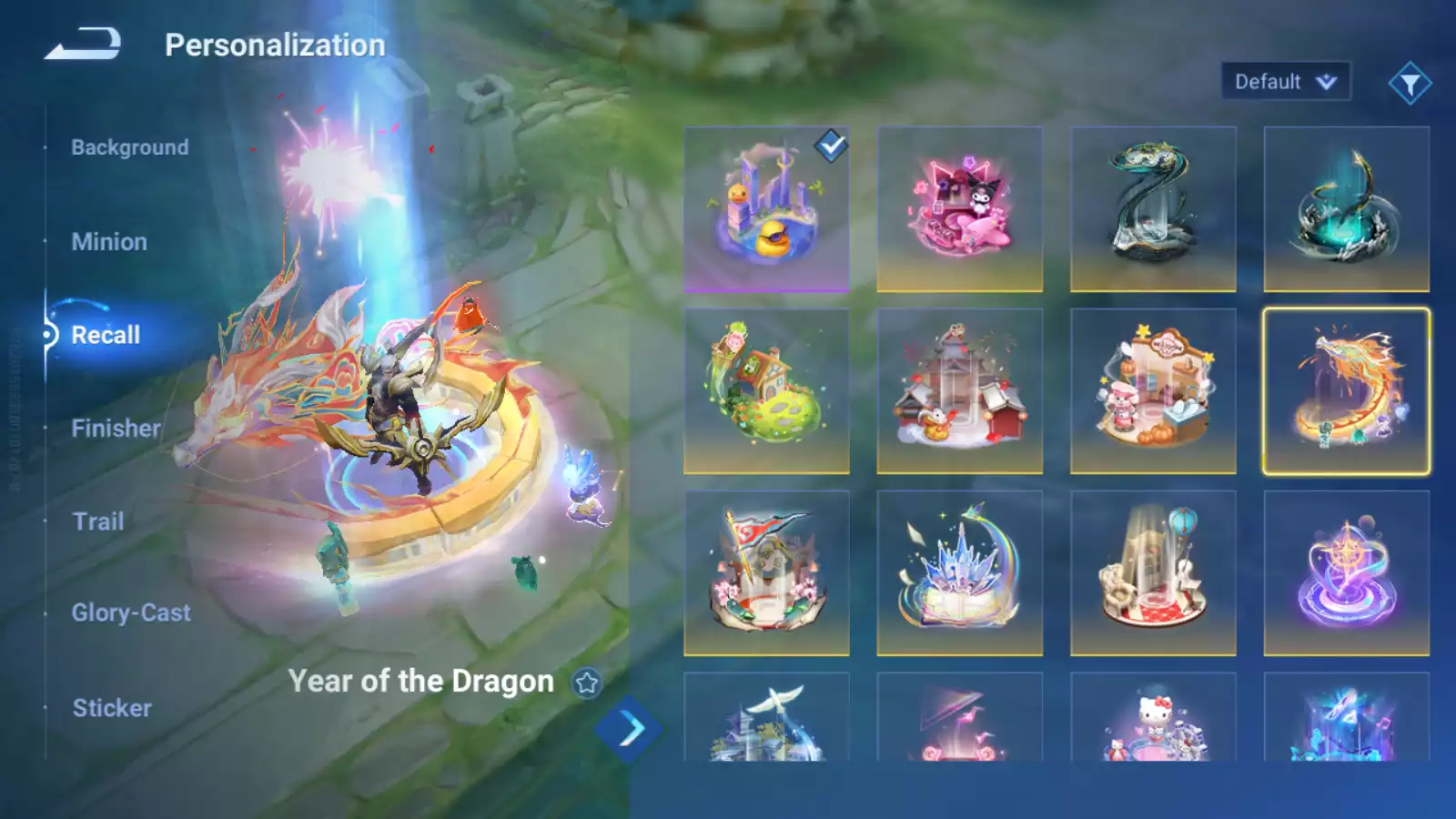The image size is (1456, 819).
Task: Open the Minion category
Action: click(109, 242)
